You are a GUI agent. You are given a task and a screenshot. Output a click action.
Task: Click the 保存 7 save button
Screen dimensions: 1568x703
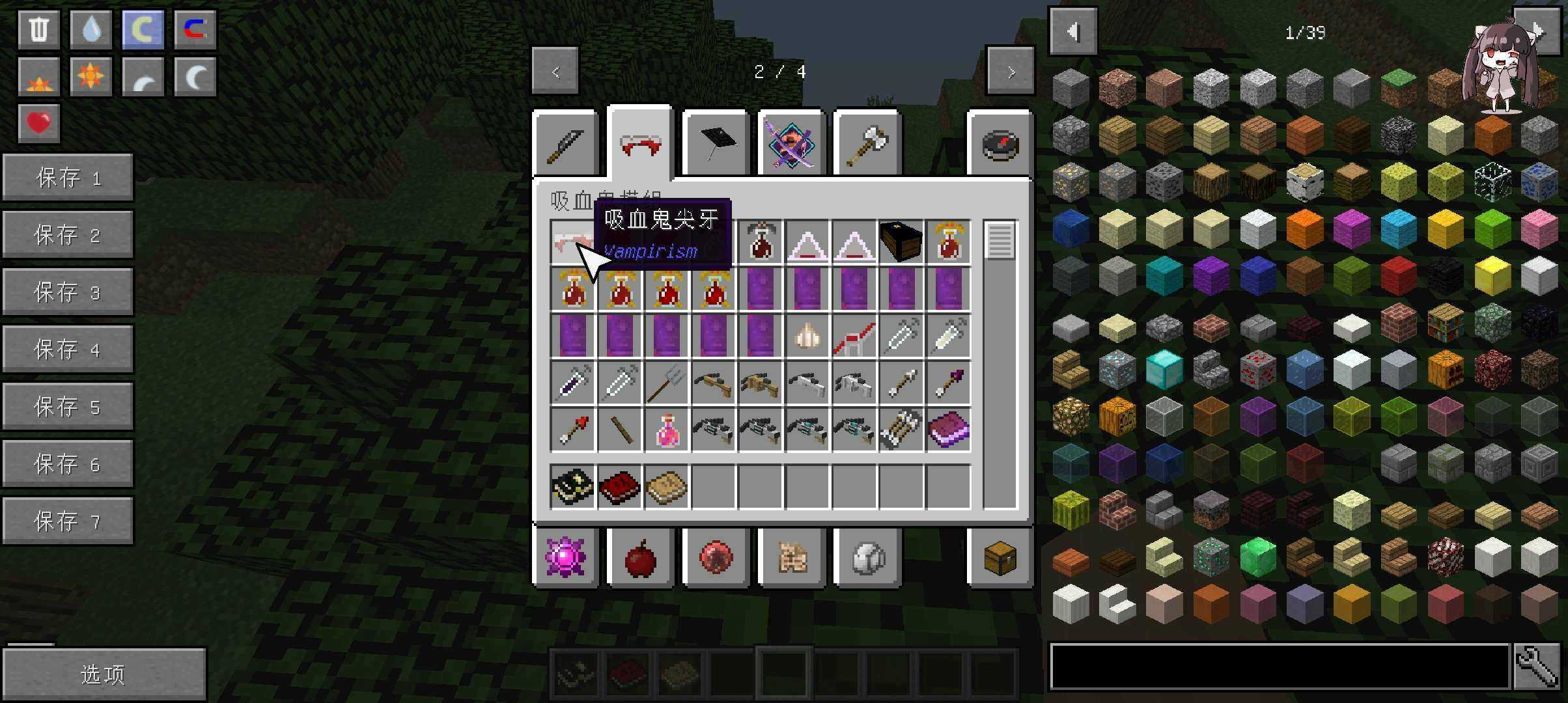[68, 521]
